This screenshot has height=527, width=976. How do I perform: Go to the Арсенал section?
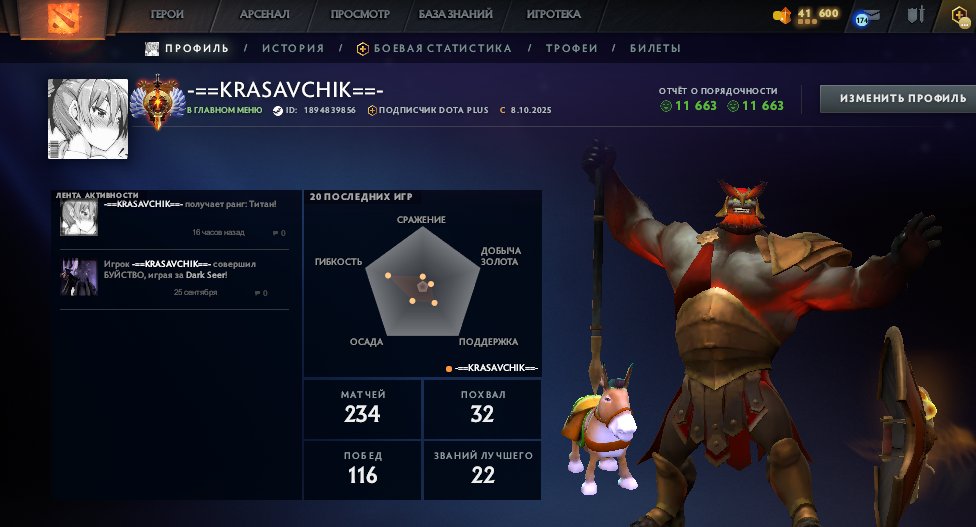(x=265, y=15)
